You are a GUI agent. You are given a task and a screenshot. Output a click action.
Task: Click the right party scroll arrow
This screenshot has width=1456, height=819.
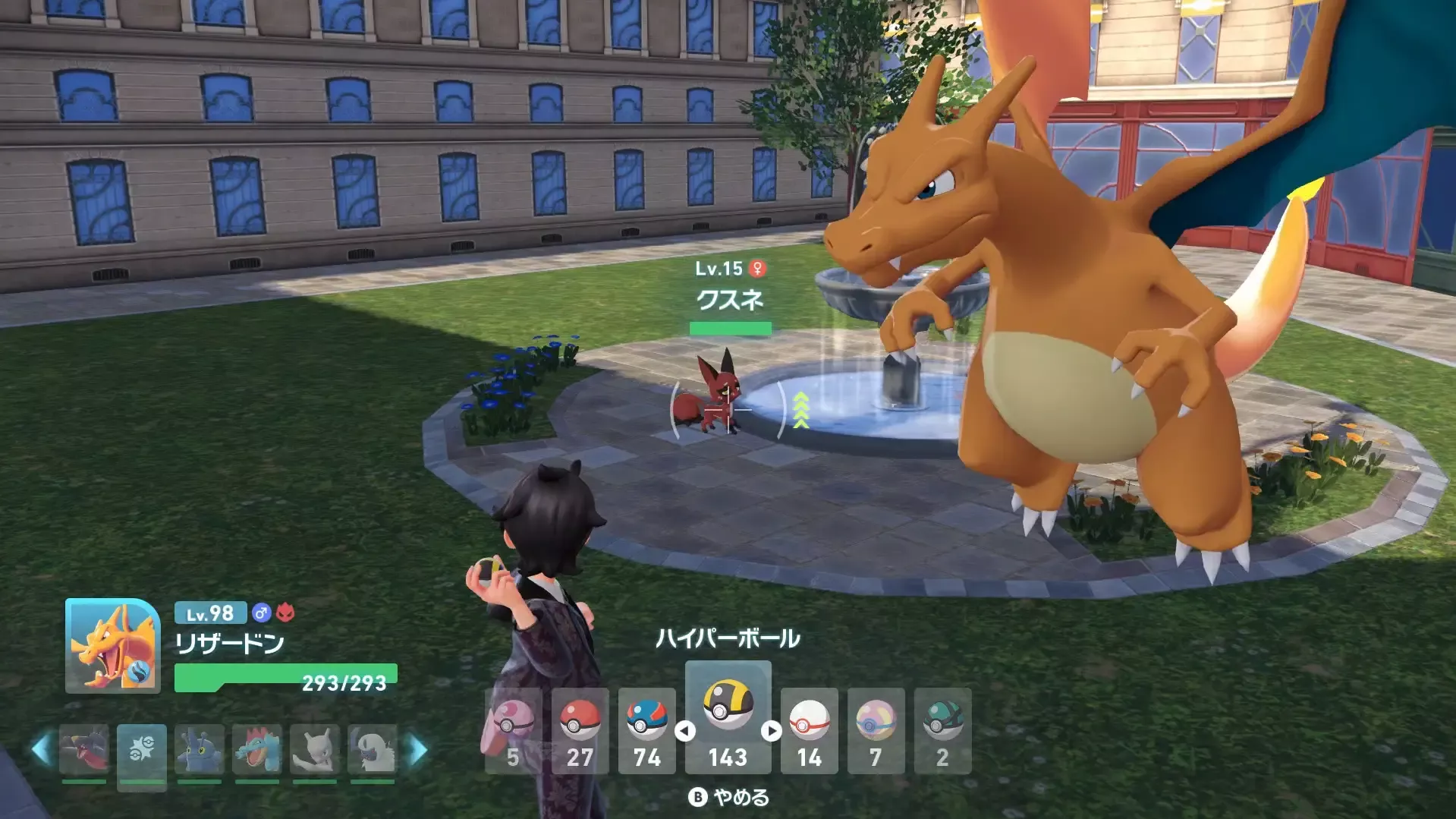[x=417, y=750]
